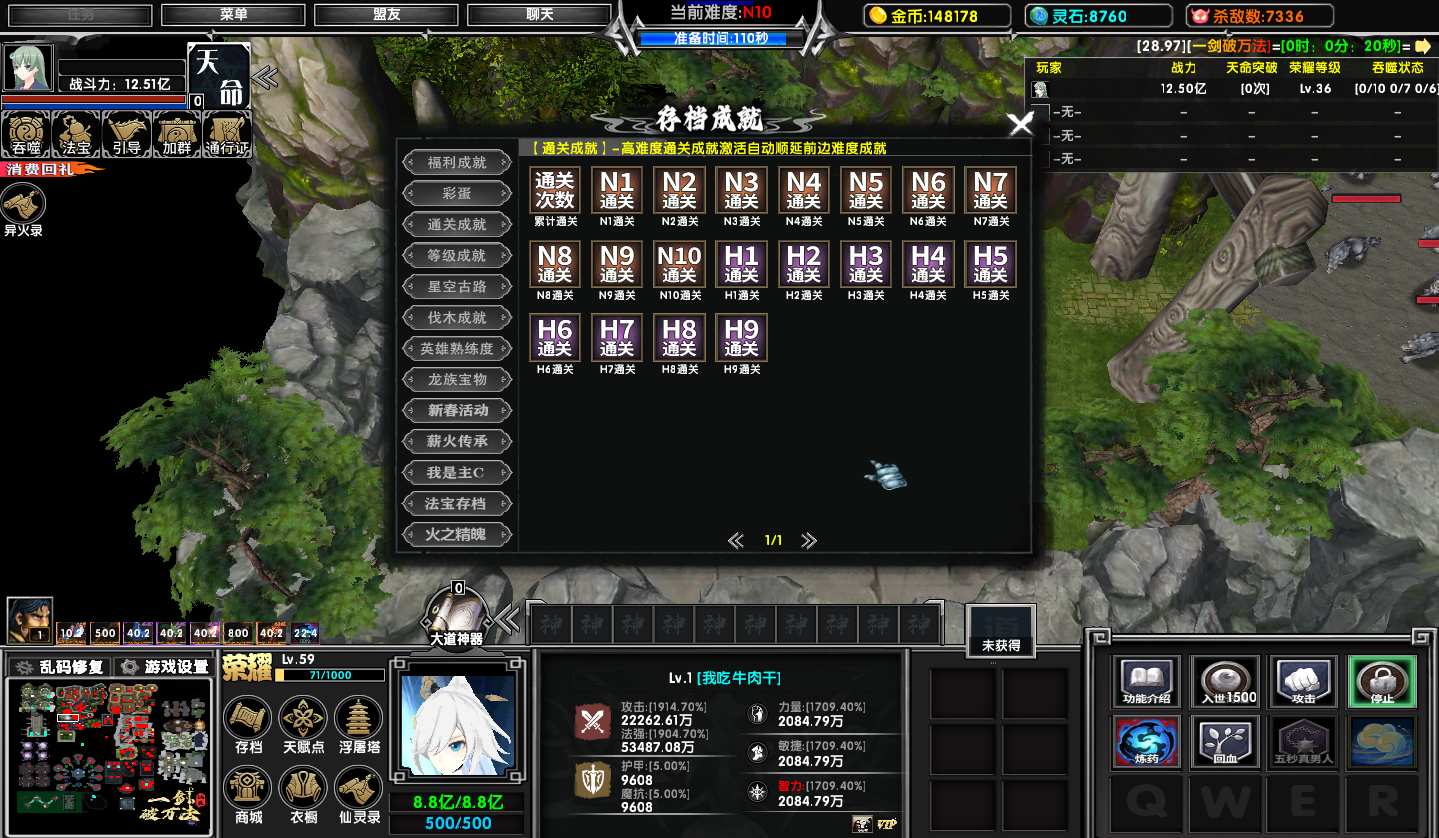The width and height of the screenshot is (1439, 838).
Task: Show the 星空古路 achievements
Action: [457, 286]
